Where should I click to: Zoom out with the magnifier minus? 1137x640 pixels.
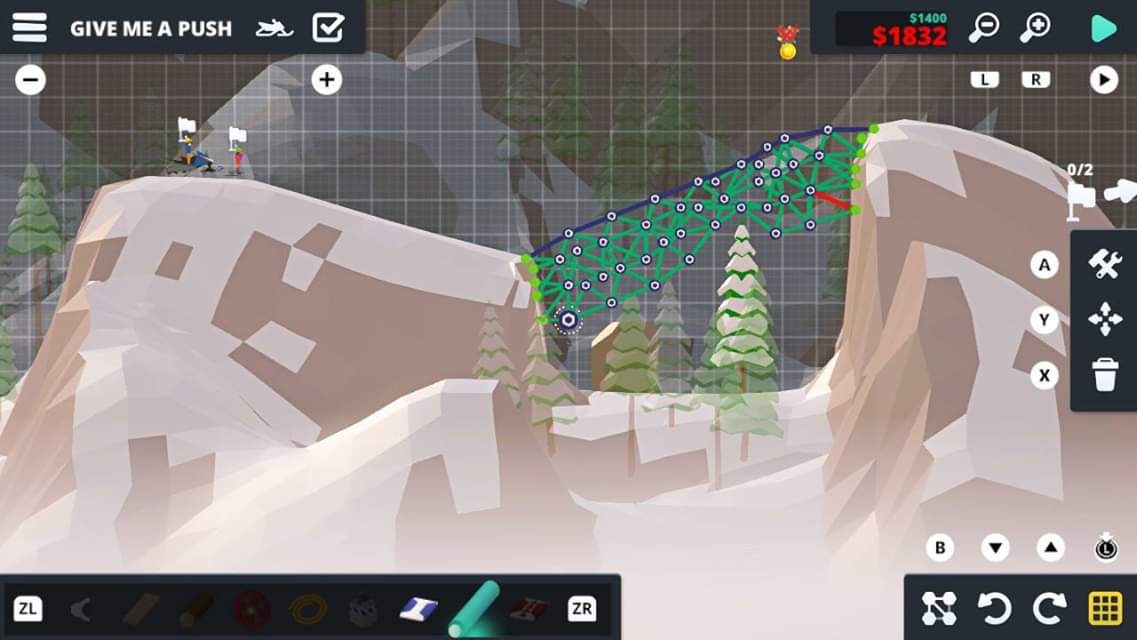point(984,28)
